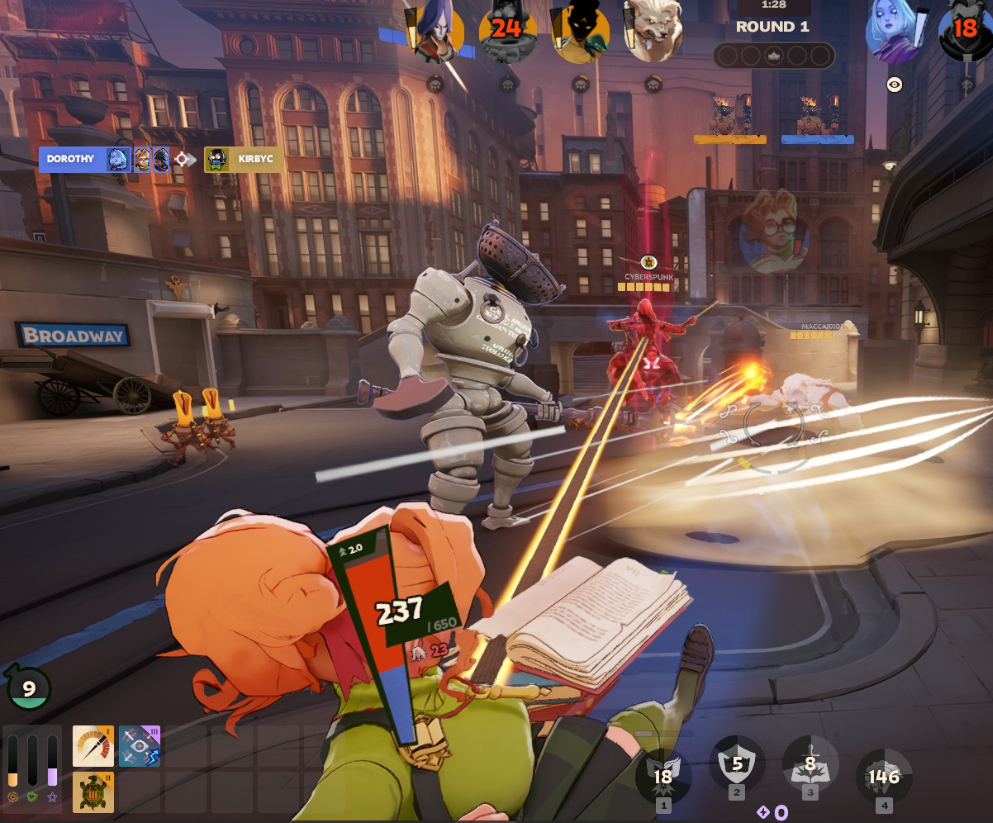Click the blue-skinned enemy hero portrait
Screen dimensions: 993x823
[893, 30]
